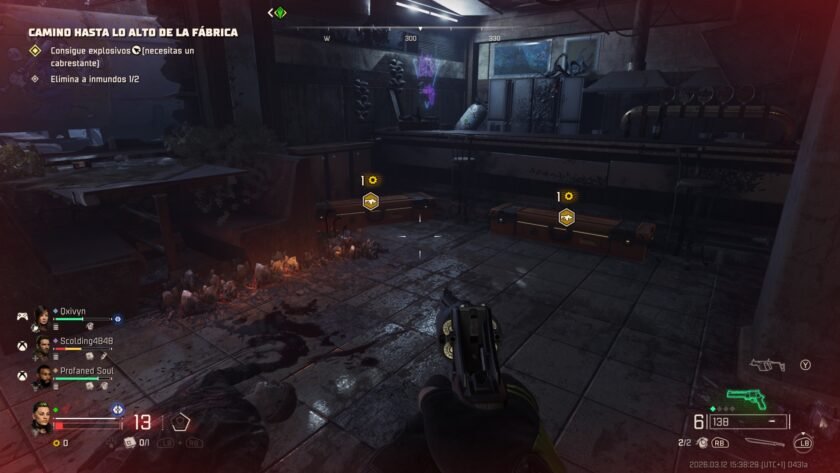Select teammate Oxivyn's portrait

(43, 316)
